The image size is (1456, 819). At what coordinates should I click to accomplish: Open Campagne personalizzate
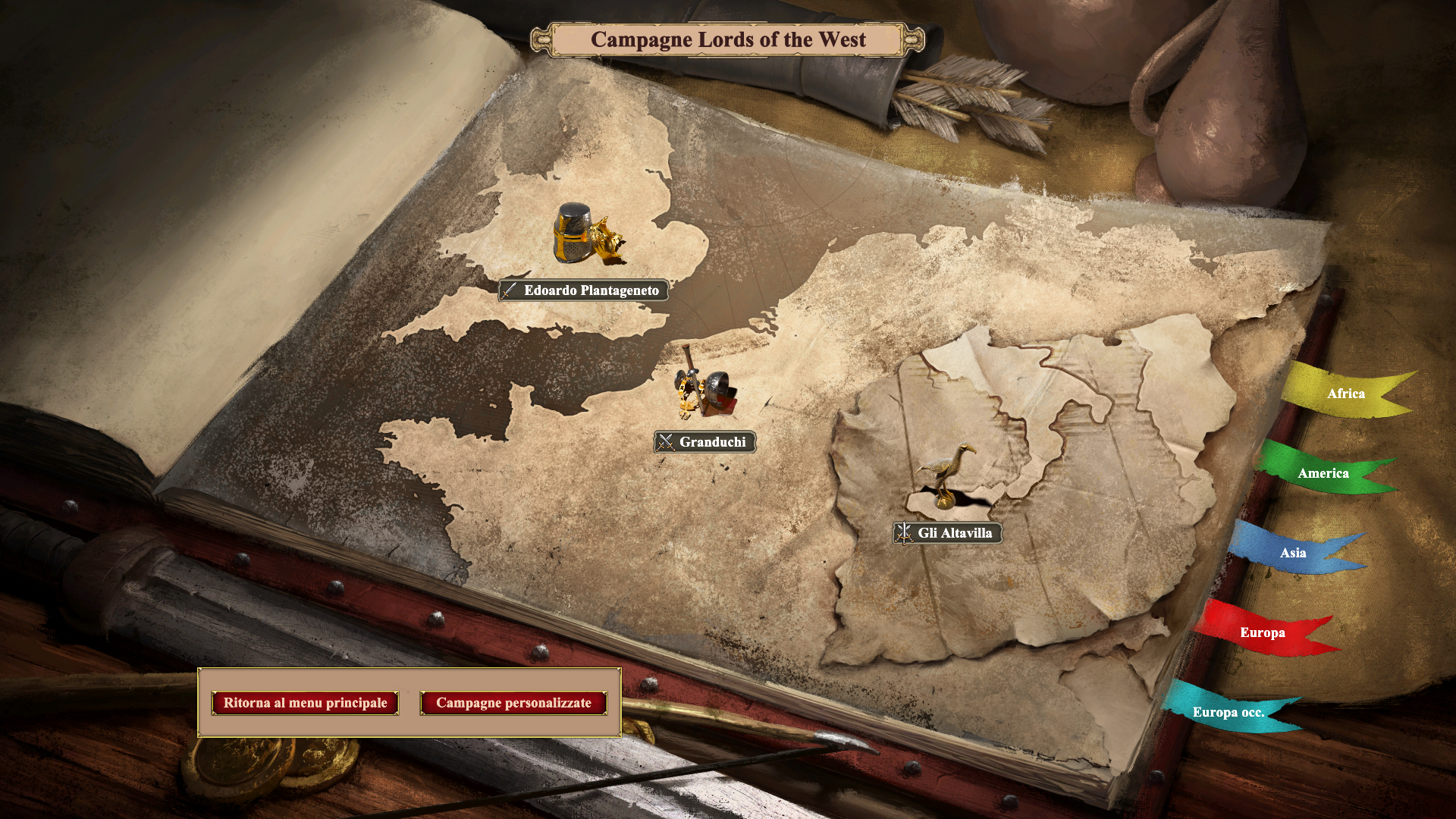point(513,703)
